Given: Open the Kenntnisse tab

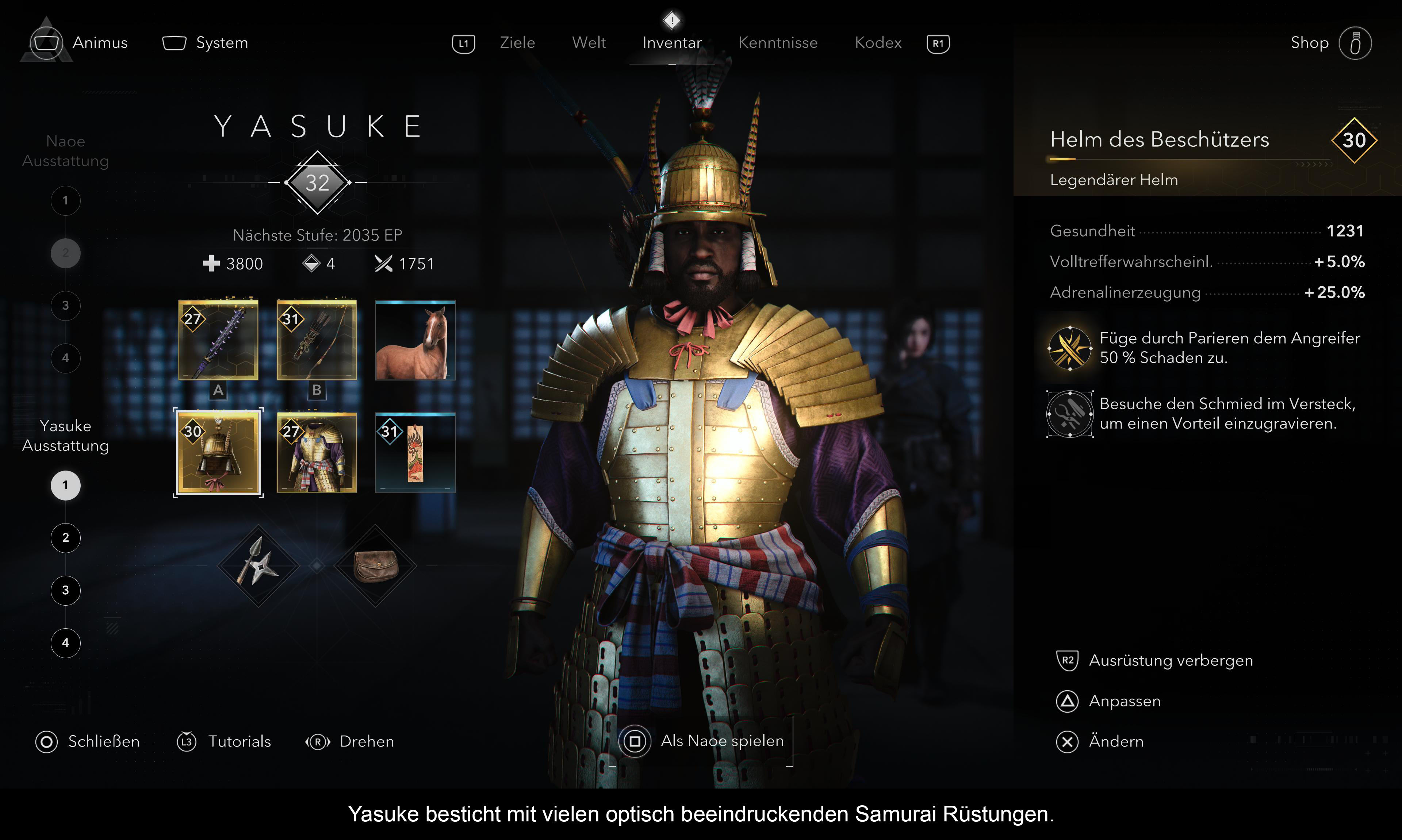Looking at the screenshot, I should pos(778,43).
